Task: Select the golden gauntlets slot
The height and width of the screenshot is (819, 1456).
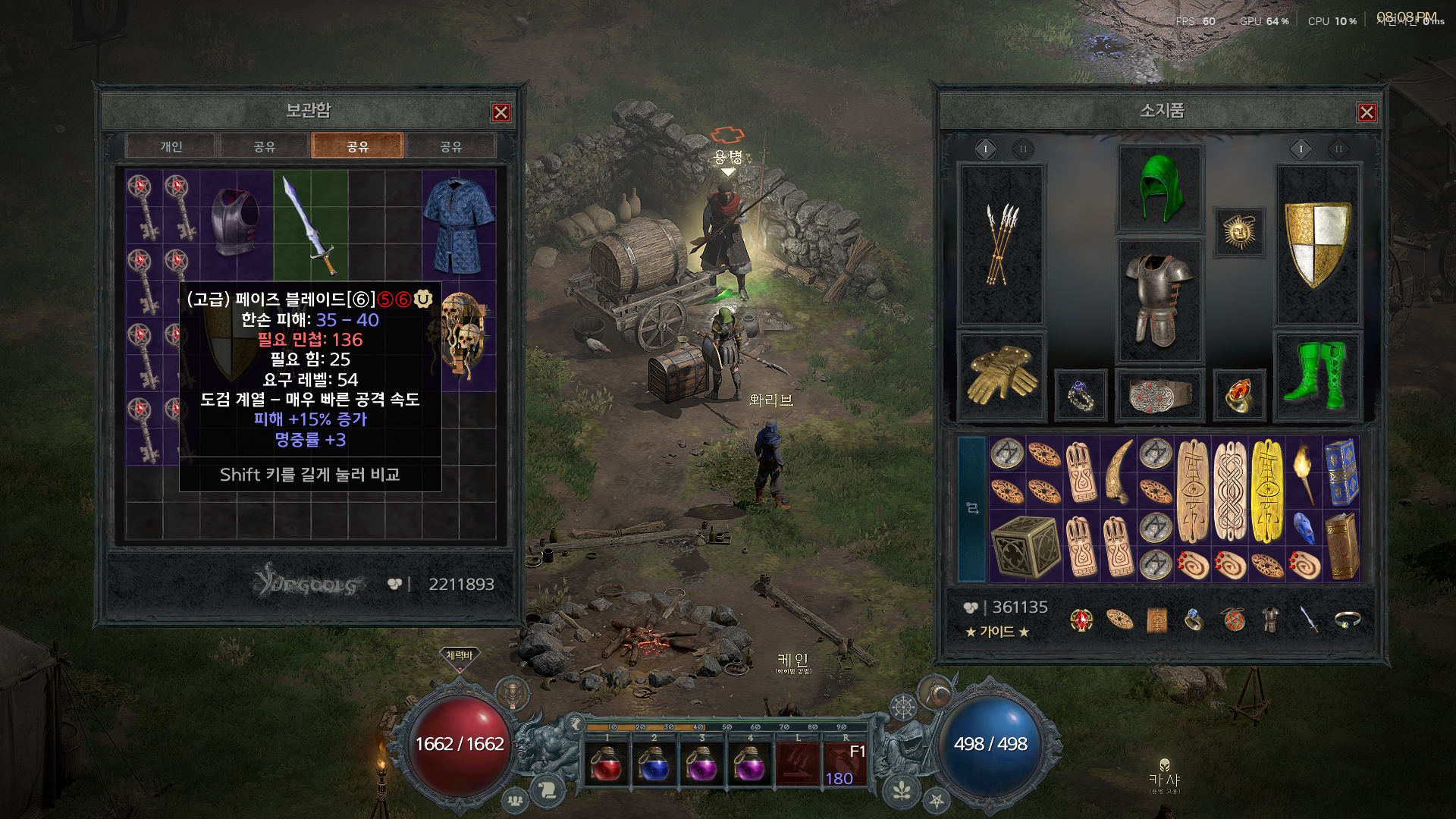Action: pos(1002,374)
